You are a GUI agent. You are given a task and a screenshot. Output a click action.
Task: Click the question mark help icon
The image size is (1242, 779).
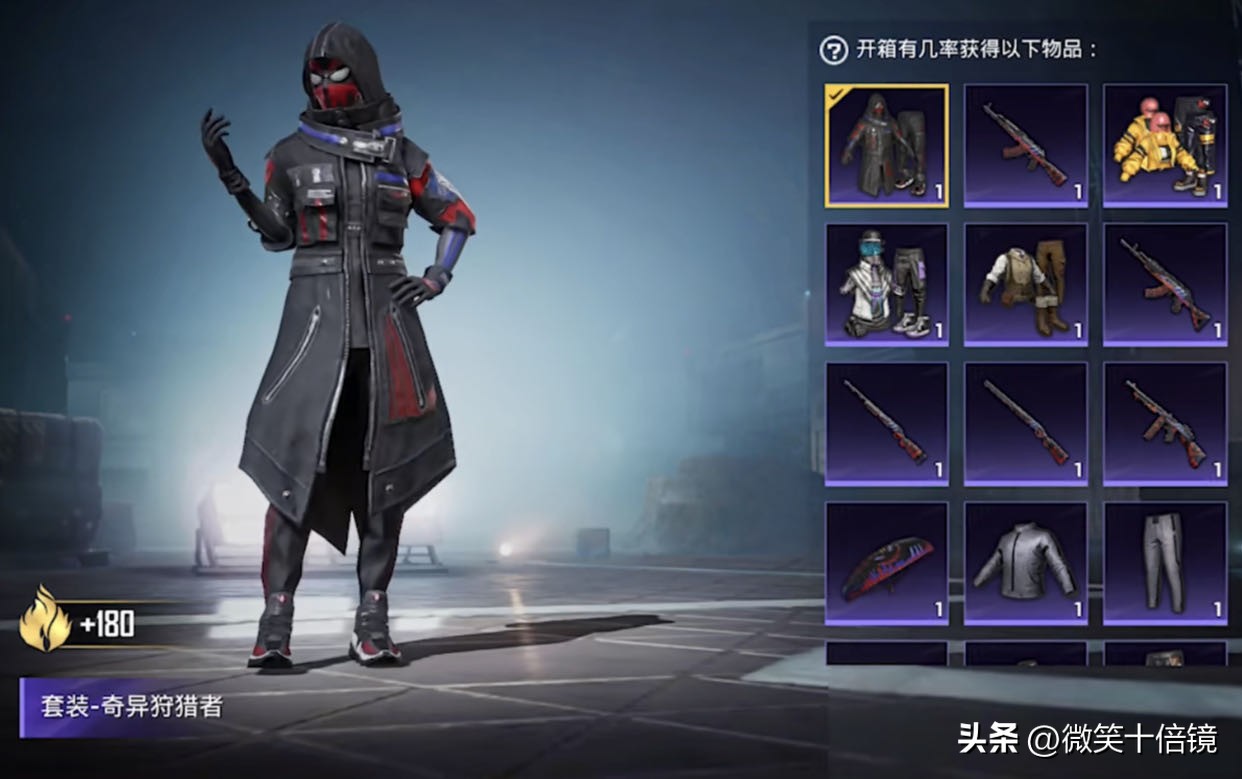[x=833, y=50]
